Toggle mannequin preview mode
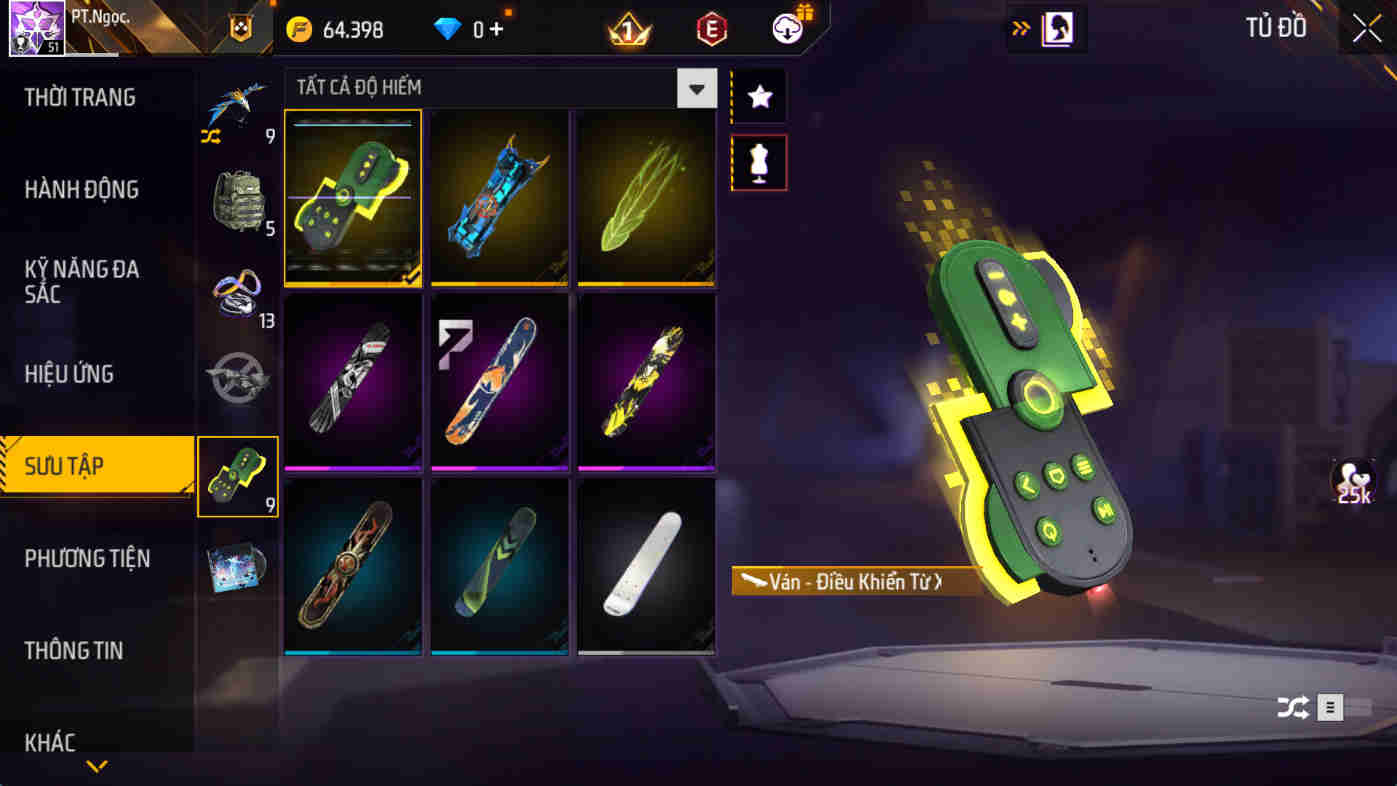The image size is (1397, 786). coord(758,162)
